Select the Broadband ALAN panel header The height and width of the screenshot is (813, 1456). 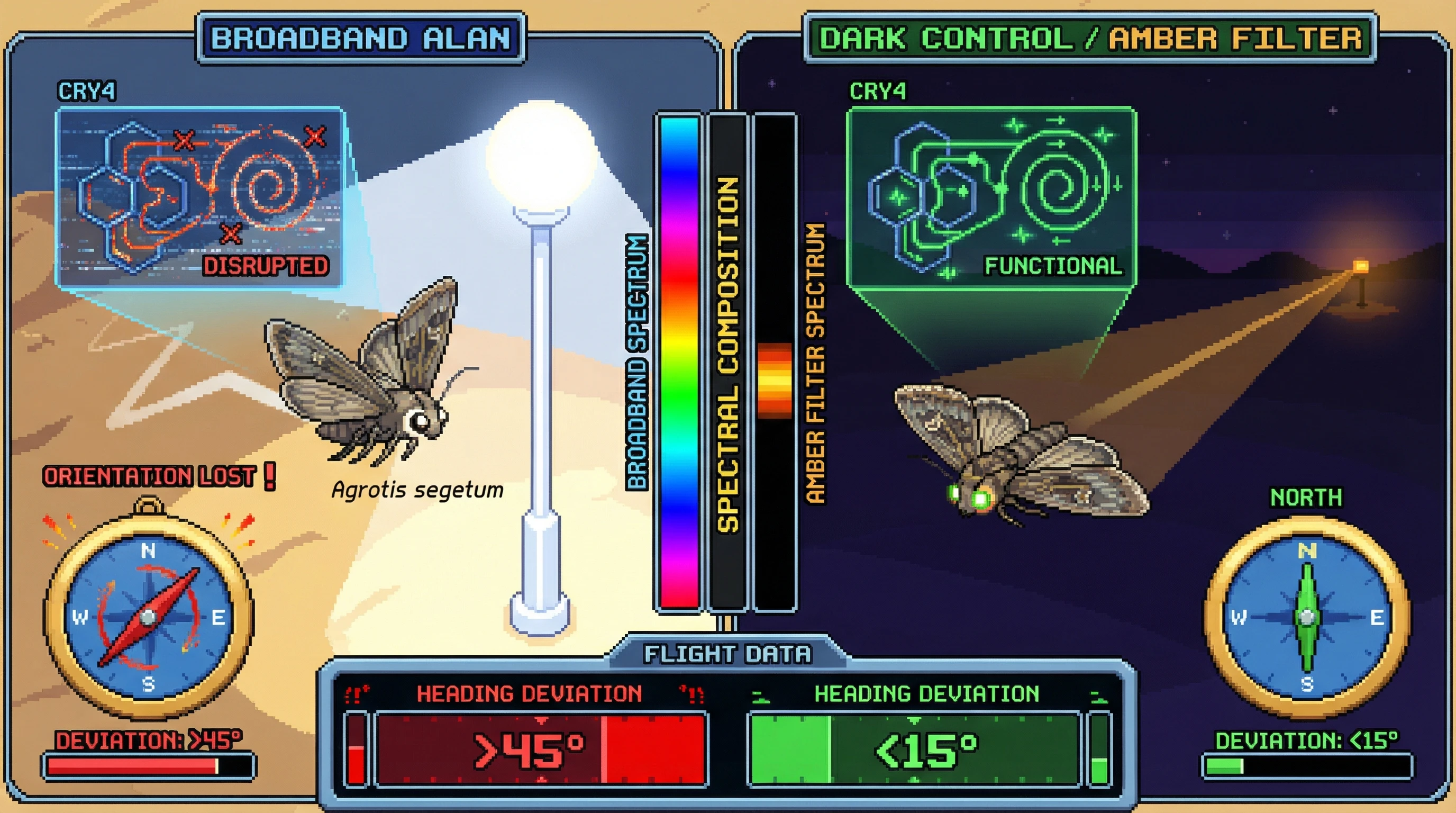tap(361, 39)
